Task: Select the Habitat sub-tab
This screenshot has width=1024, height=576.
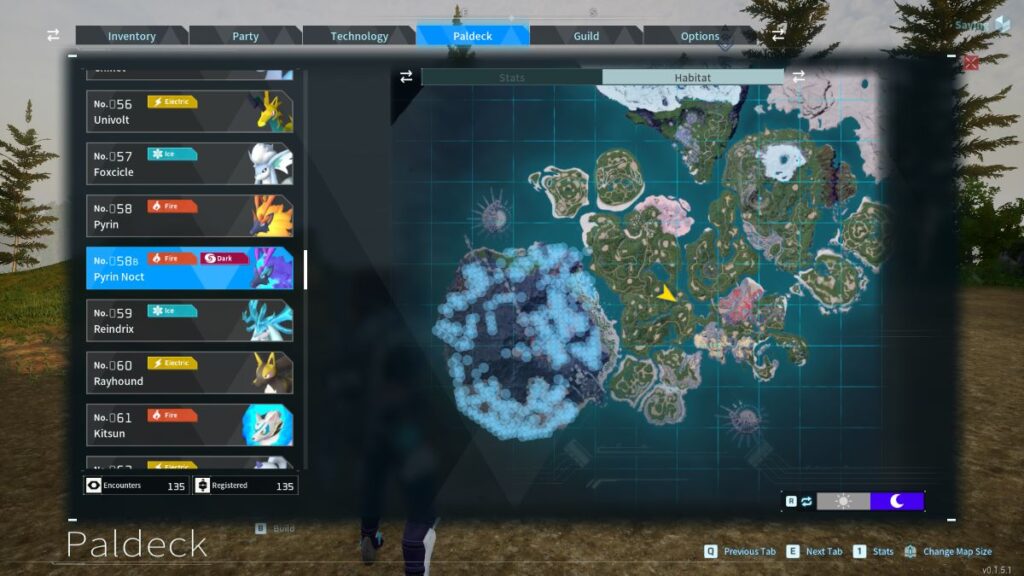Action: (x=692, y=77)
